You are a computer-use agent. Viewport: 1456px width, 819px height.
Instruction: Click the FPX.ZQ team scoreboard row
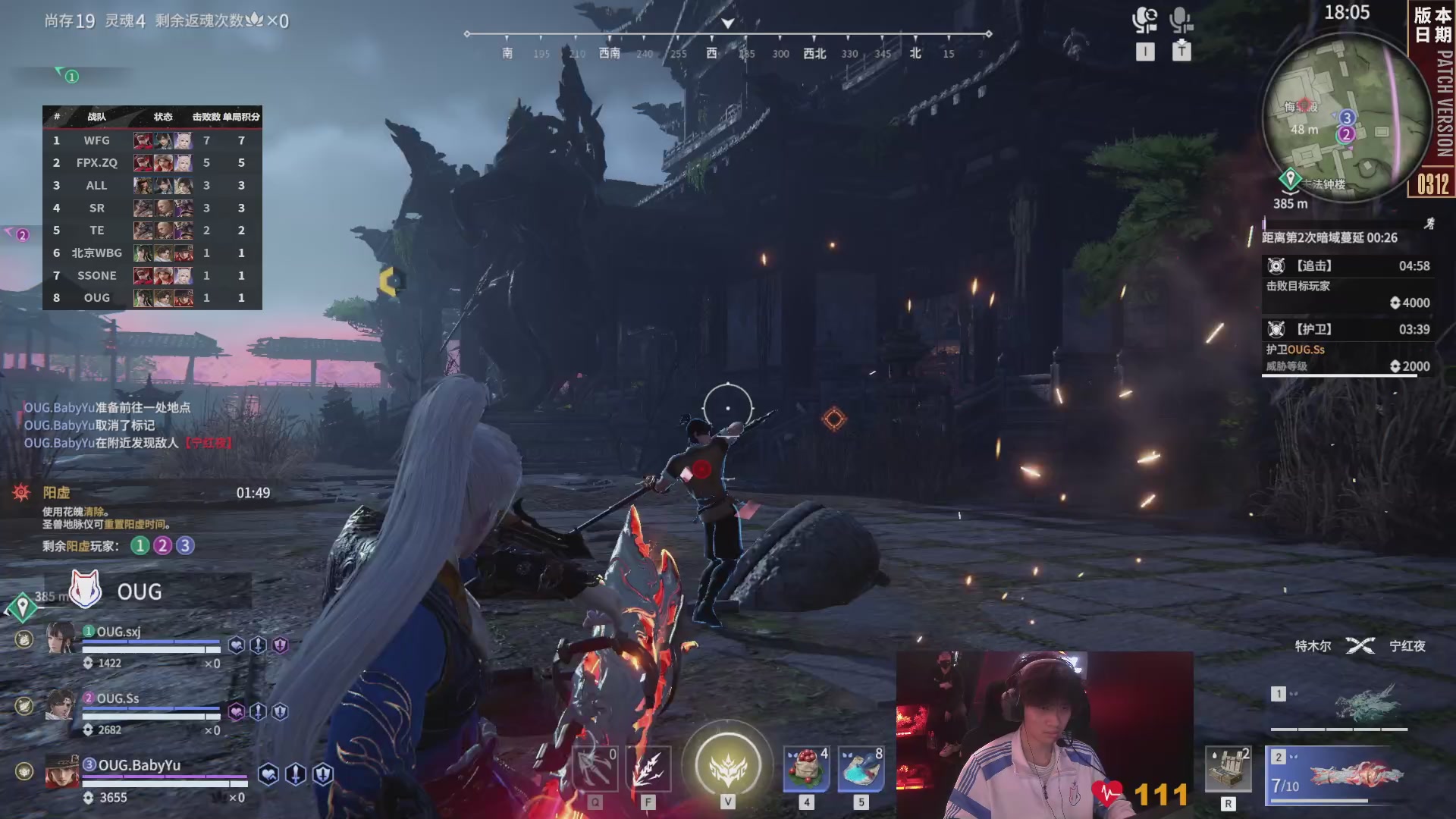[x=152, y=163]
